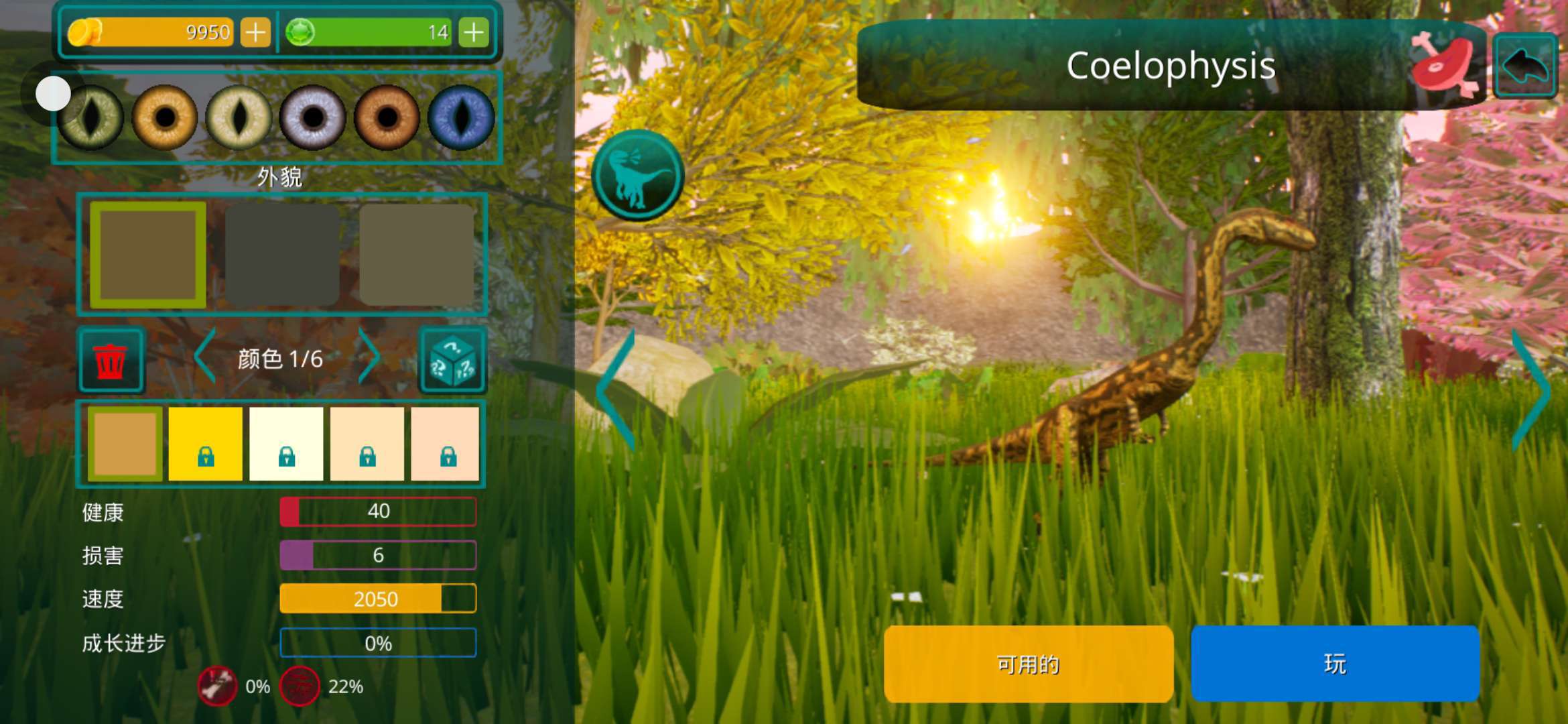Buy more green gems via plus button
The width and height of the screenshot is (1568, 724).
click(474, 32)
